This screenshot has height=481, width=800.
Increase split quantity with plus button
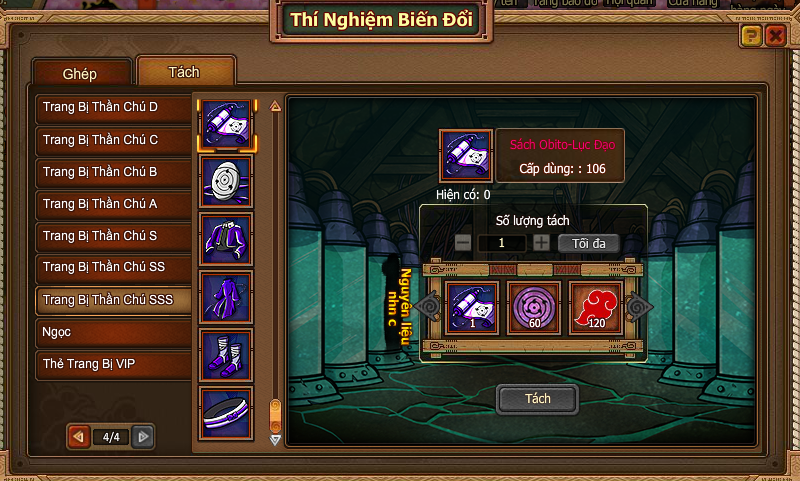coord(541,243)
